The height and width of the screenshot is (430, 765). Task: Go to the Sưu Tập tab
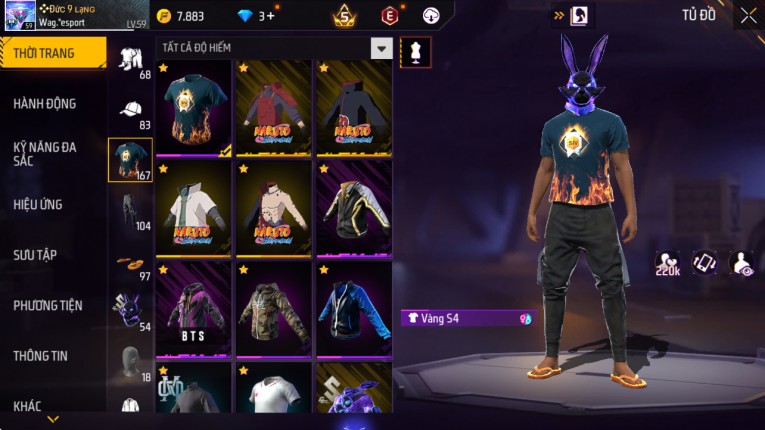[x=35, y=255]
